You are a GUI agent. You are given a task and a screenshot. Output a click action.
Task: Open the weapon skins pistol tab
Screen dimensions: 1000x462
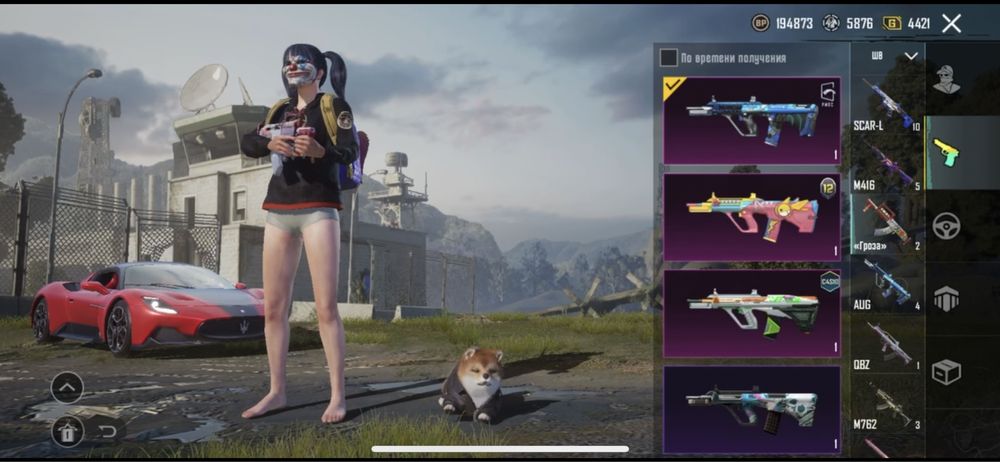tap(946, 152)
